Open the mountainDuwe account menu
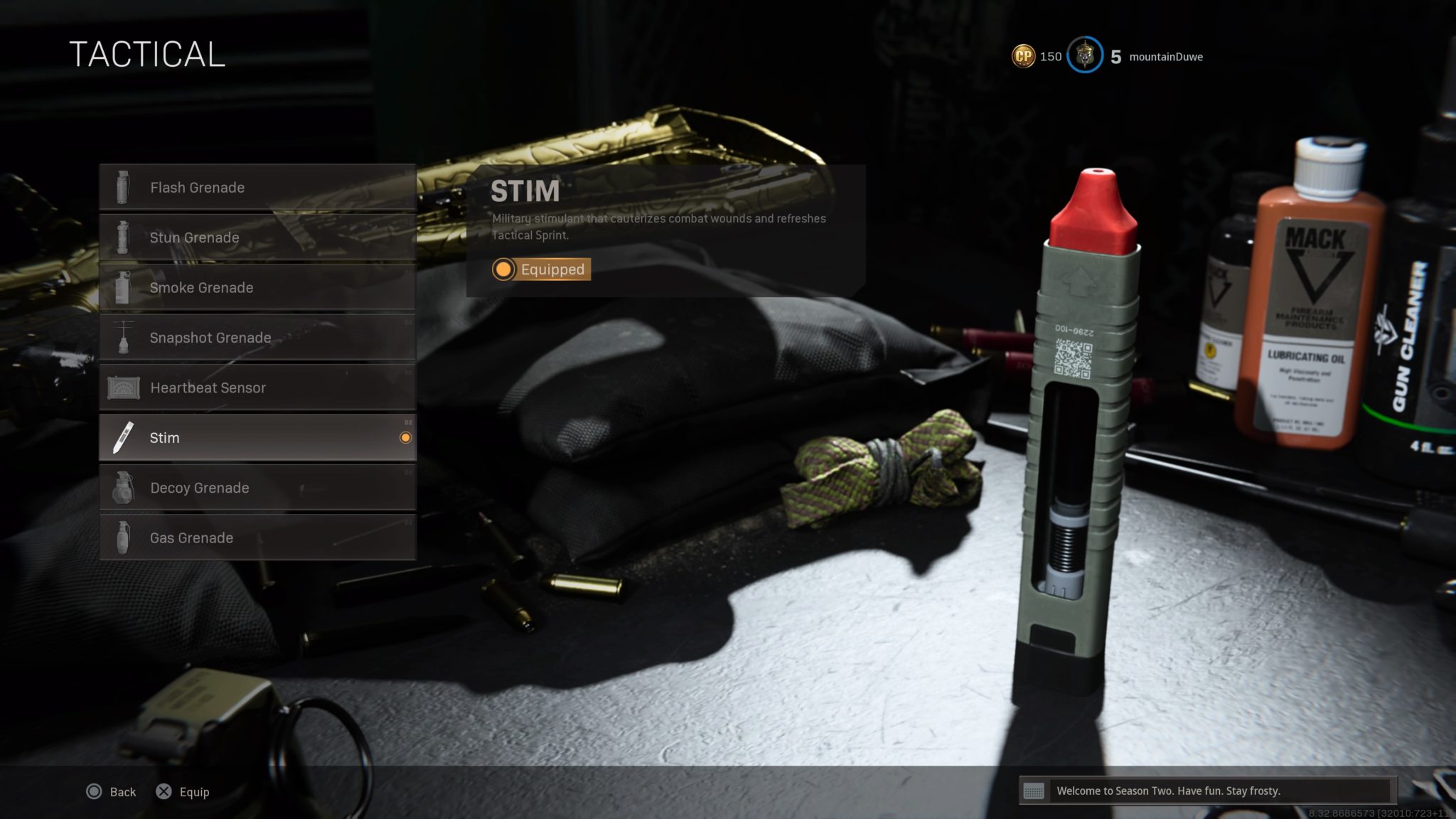The width and height of the screenshot is (1456, 819). point(1166,56)
